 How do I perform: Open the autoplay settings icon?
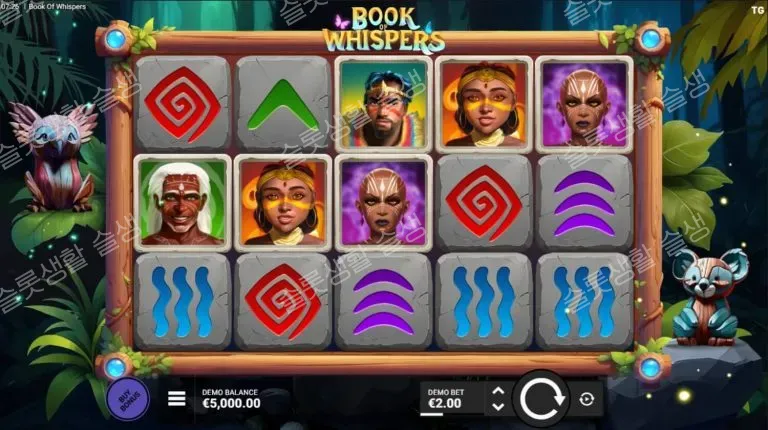click(x=586, y=399)
